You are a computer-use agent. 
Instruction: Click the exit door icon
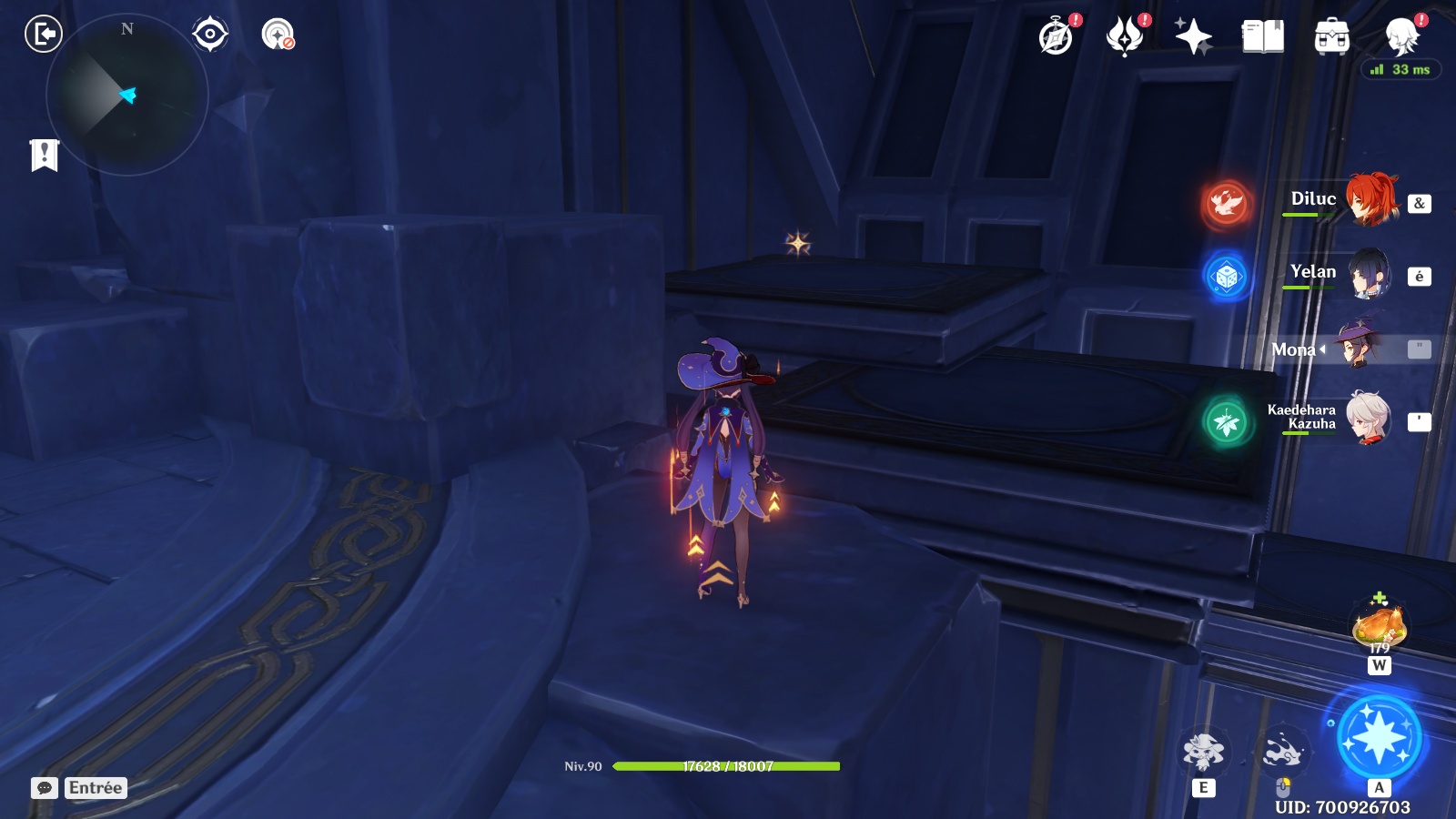click(x=43, y=35)
